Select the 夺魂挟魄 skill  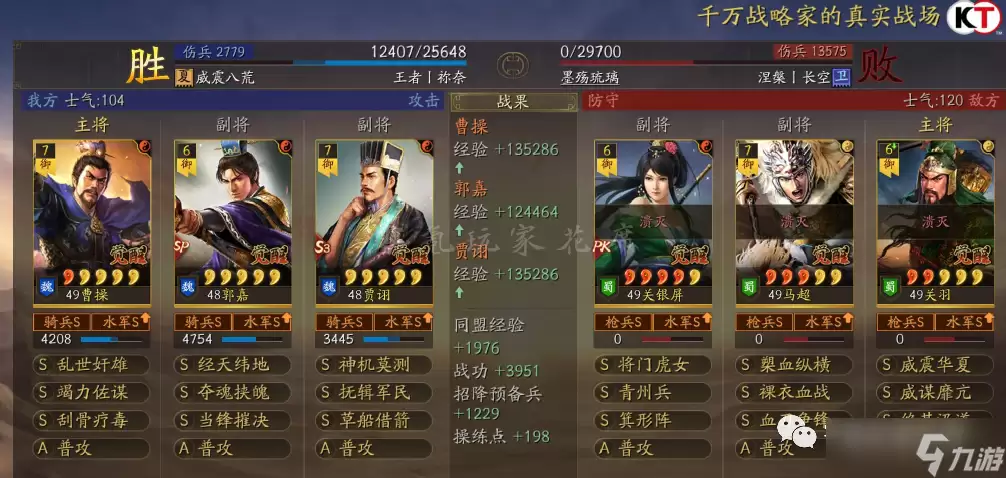coord(232,393)
